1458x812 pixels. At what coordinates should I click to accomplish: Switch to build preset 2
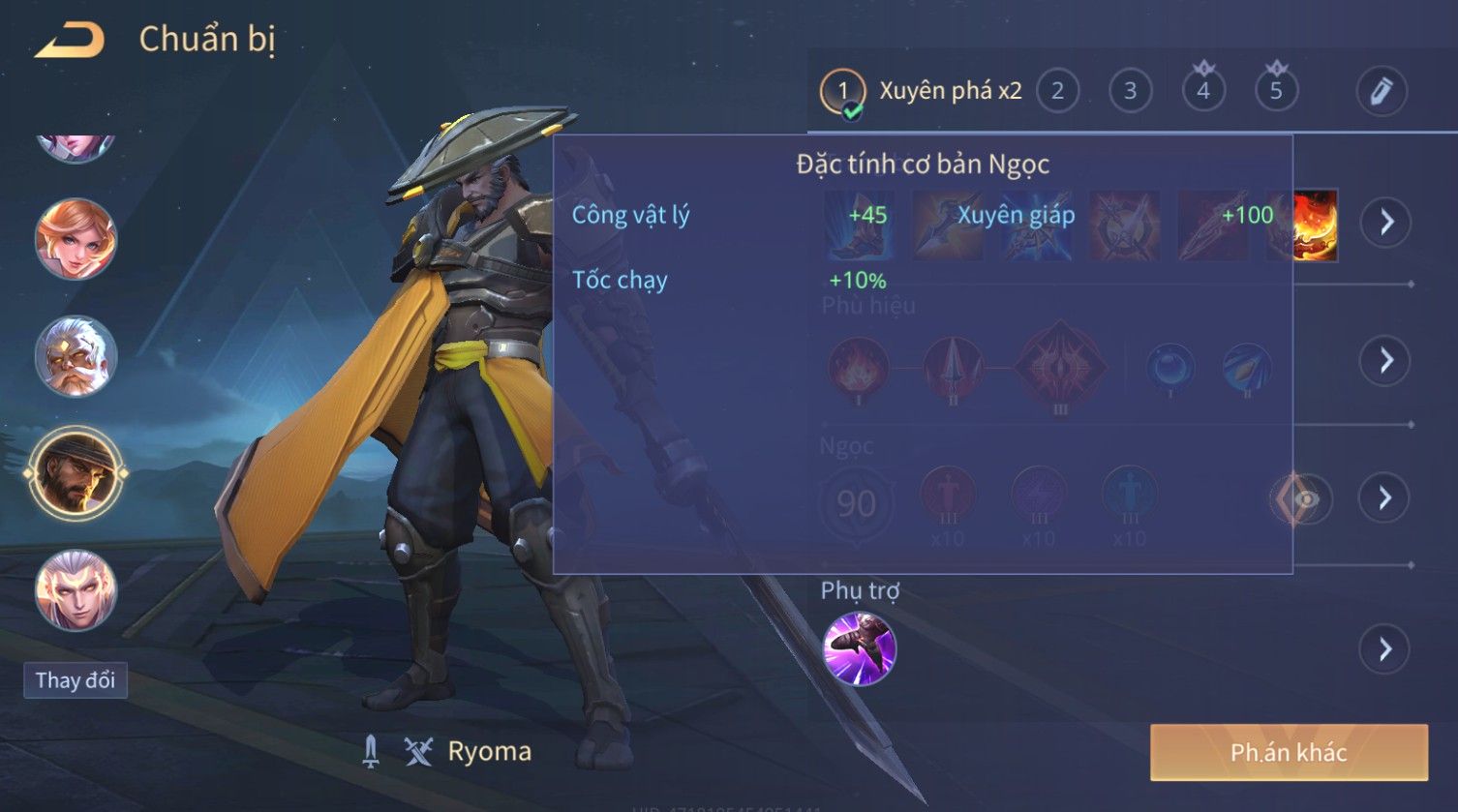[x=1057, y=92]
